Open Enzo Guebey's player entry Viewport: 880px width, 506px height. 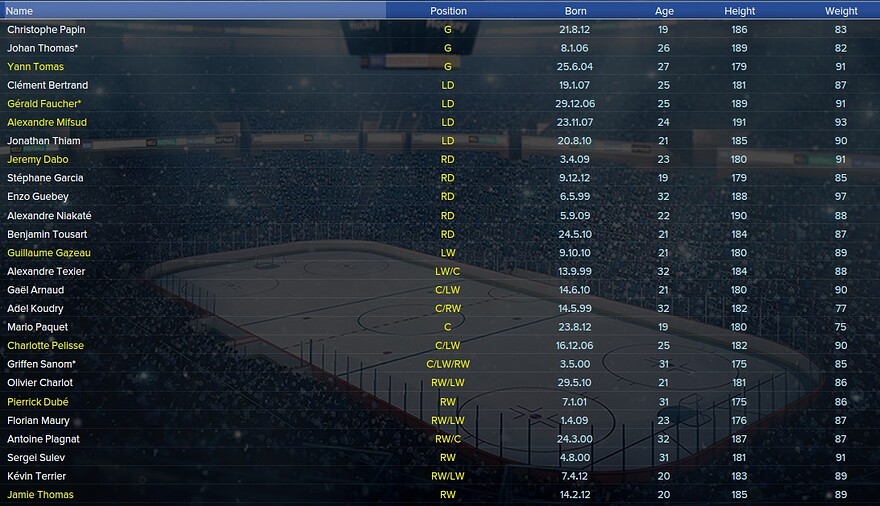click(x=39, y=197)
